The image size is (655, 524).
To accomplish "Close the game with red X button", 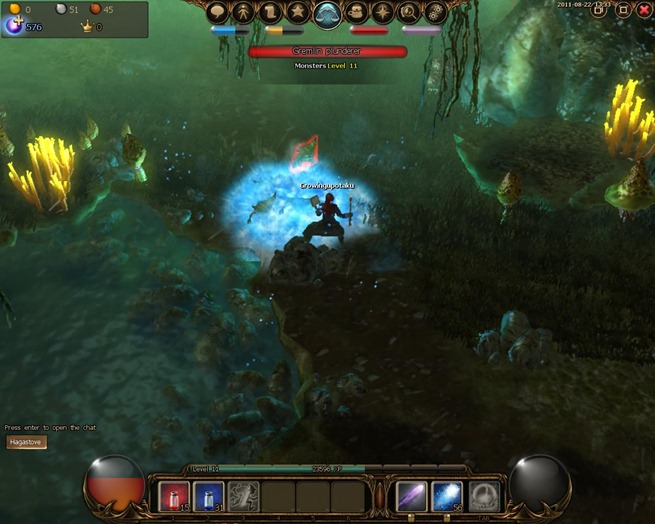I will (x=643, y=10).
